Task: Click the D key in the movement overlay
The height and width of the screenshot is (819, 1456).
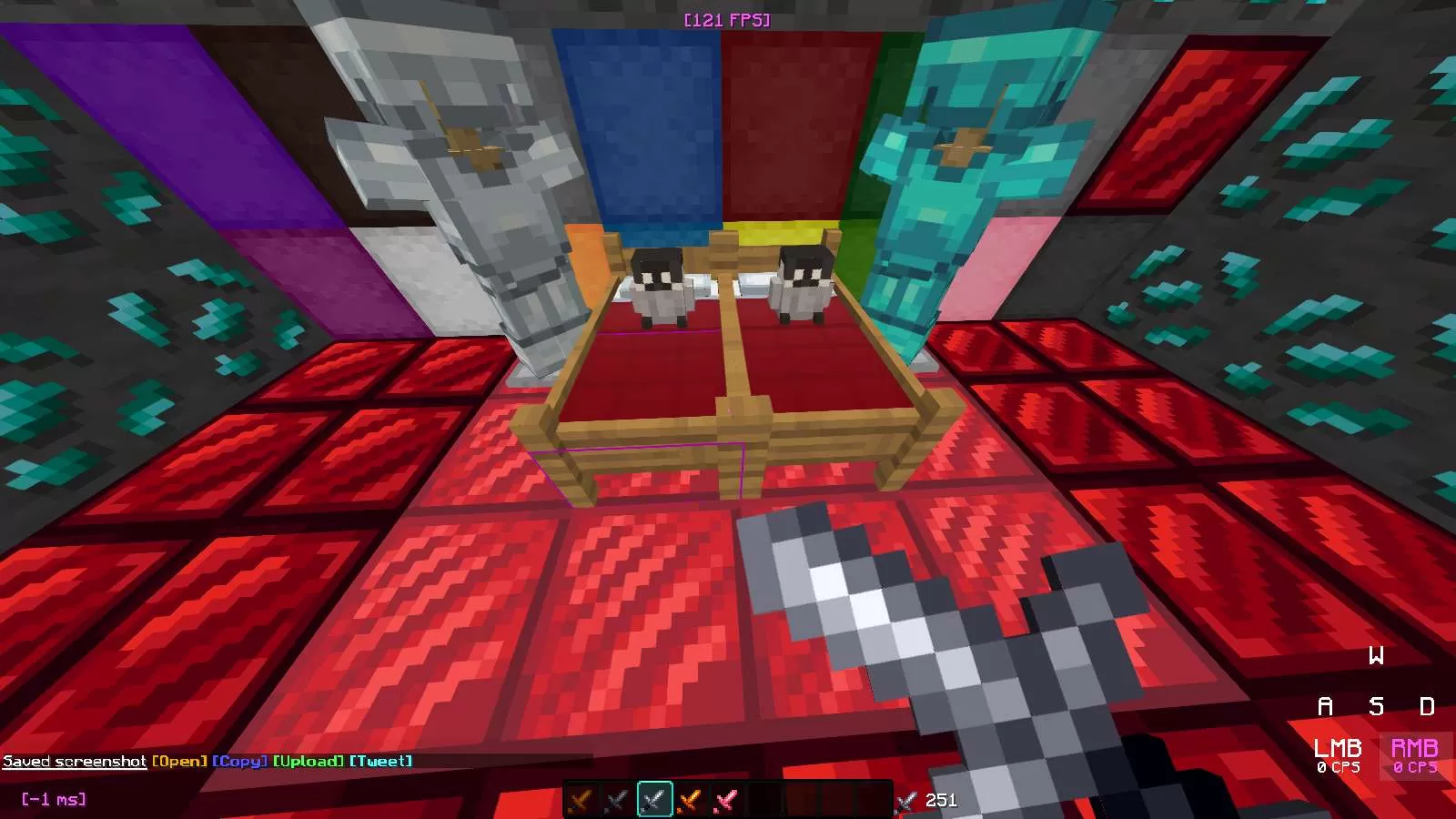Action: click(1429, 706)
